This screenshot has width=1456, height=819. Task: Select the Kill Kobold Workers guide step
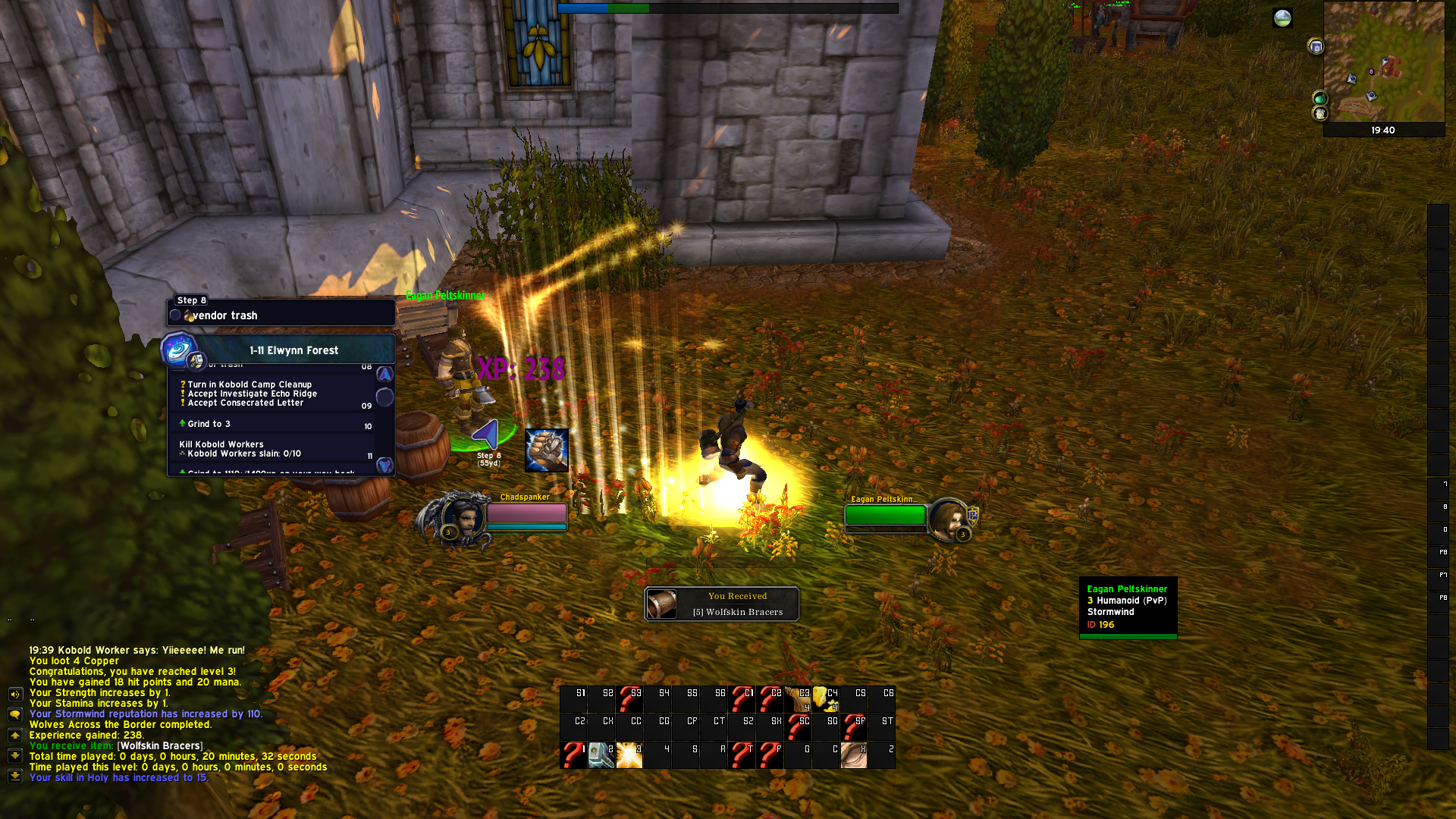(221, 444)
